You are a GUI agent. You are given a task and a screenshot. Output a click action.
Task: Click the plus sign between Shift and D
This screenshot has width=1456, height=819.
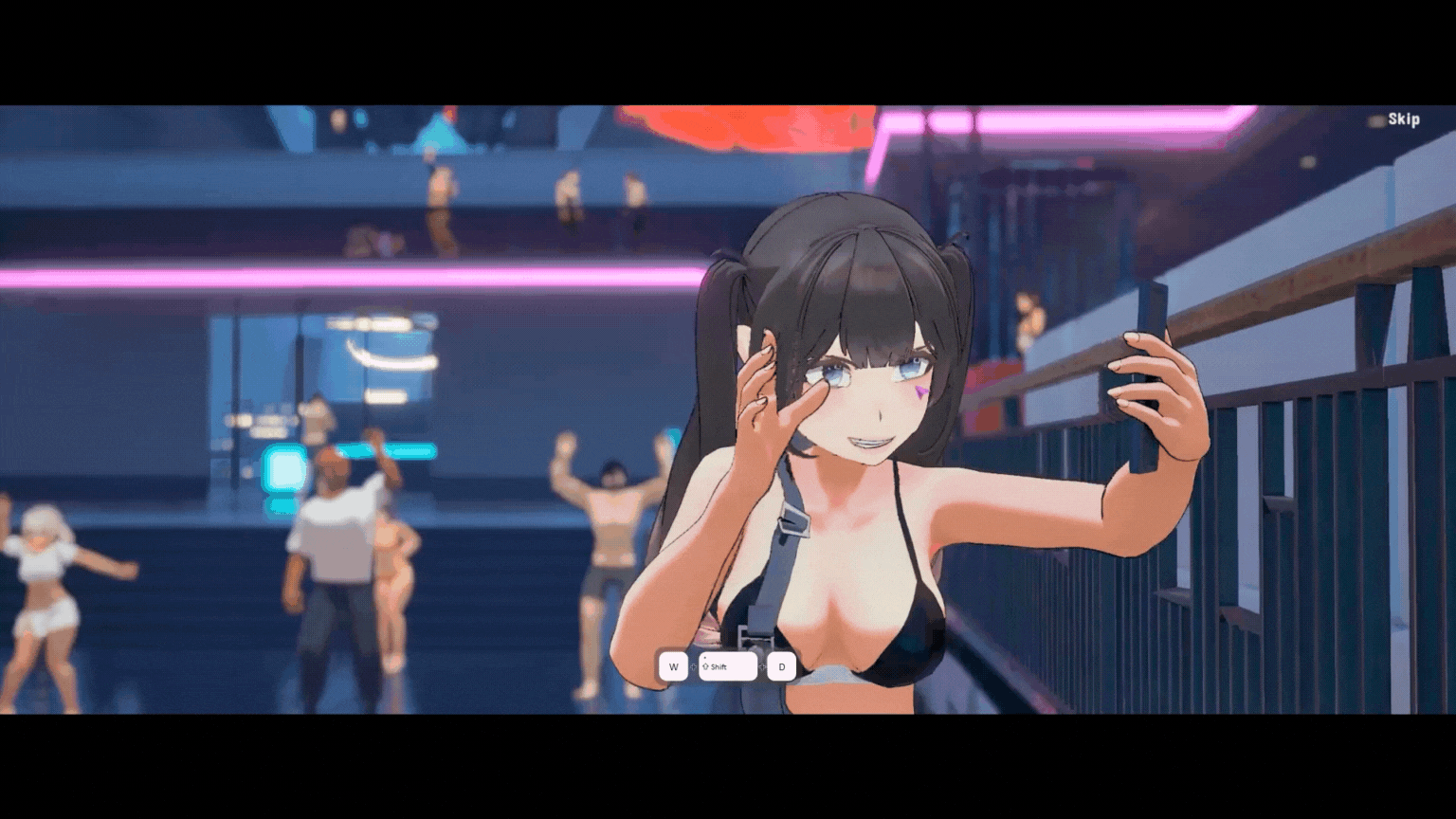pyautogui.click(x=762, y=666)
